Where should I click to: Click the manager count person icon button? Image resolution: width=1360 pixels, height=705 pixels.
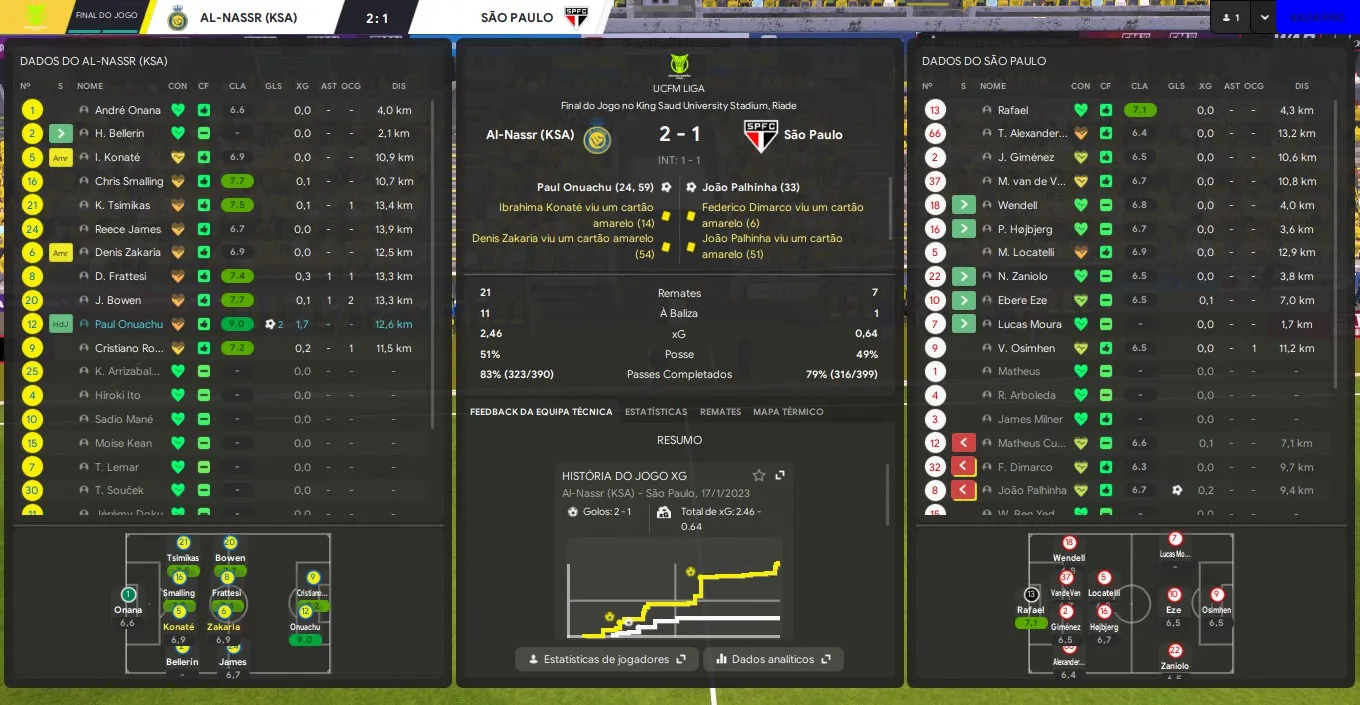click(x=1229, y=17)
